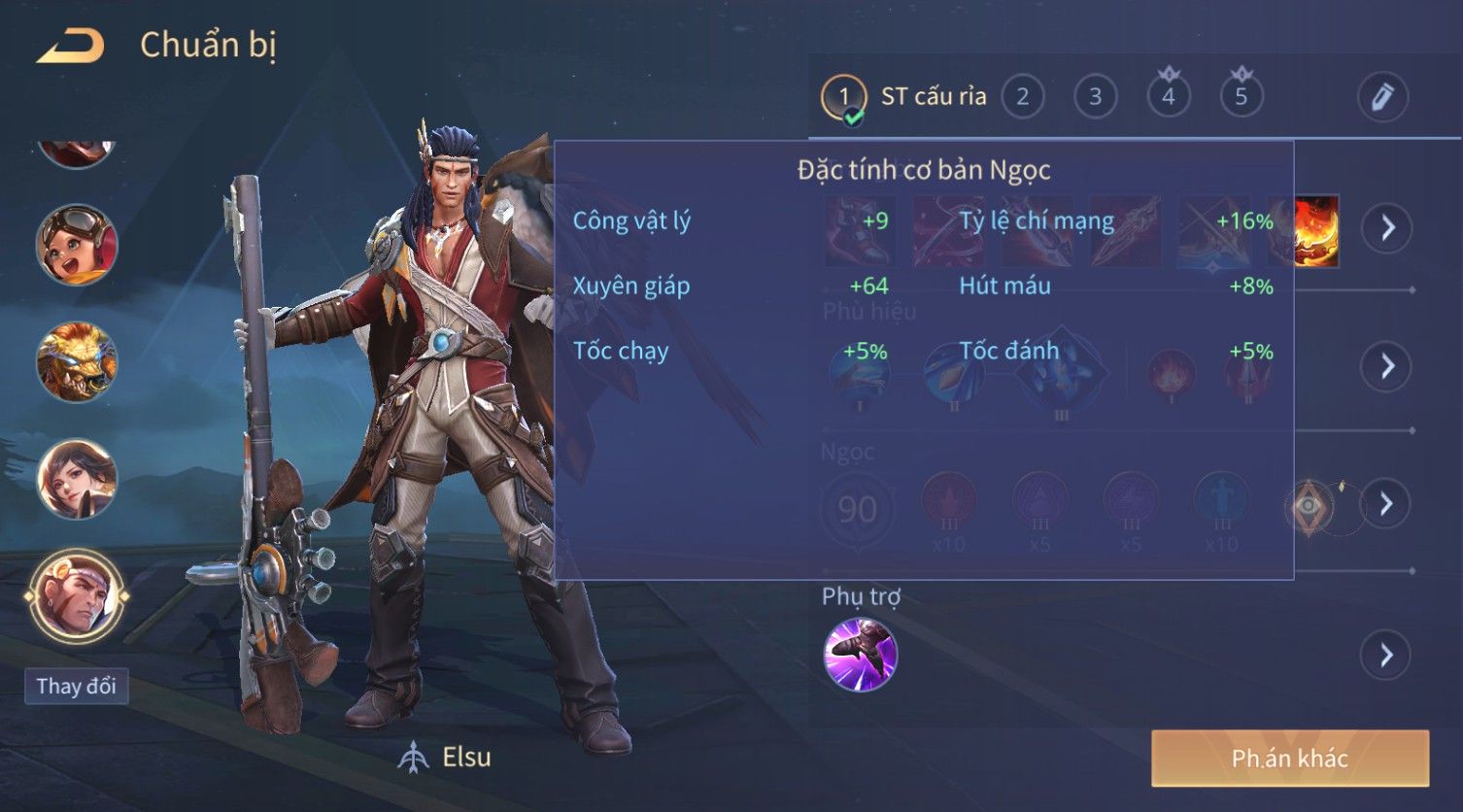Image resolution: width=1463 pixels, height=812 pixels.
Task: Choose the goggled girl hero portrait
Action: pyautogui.click(x=77, y=245)
